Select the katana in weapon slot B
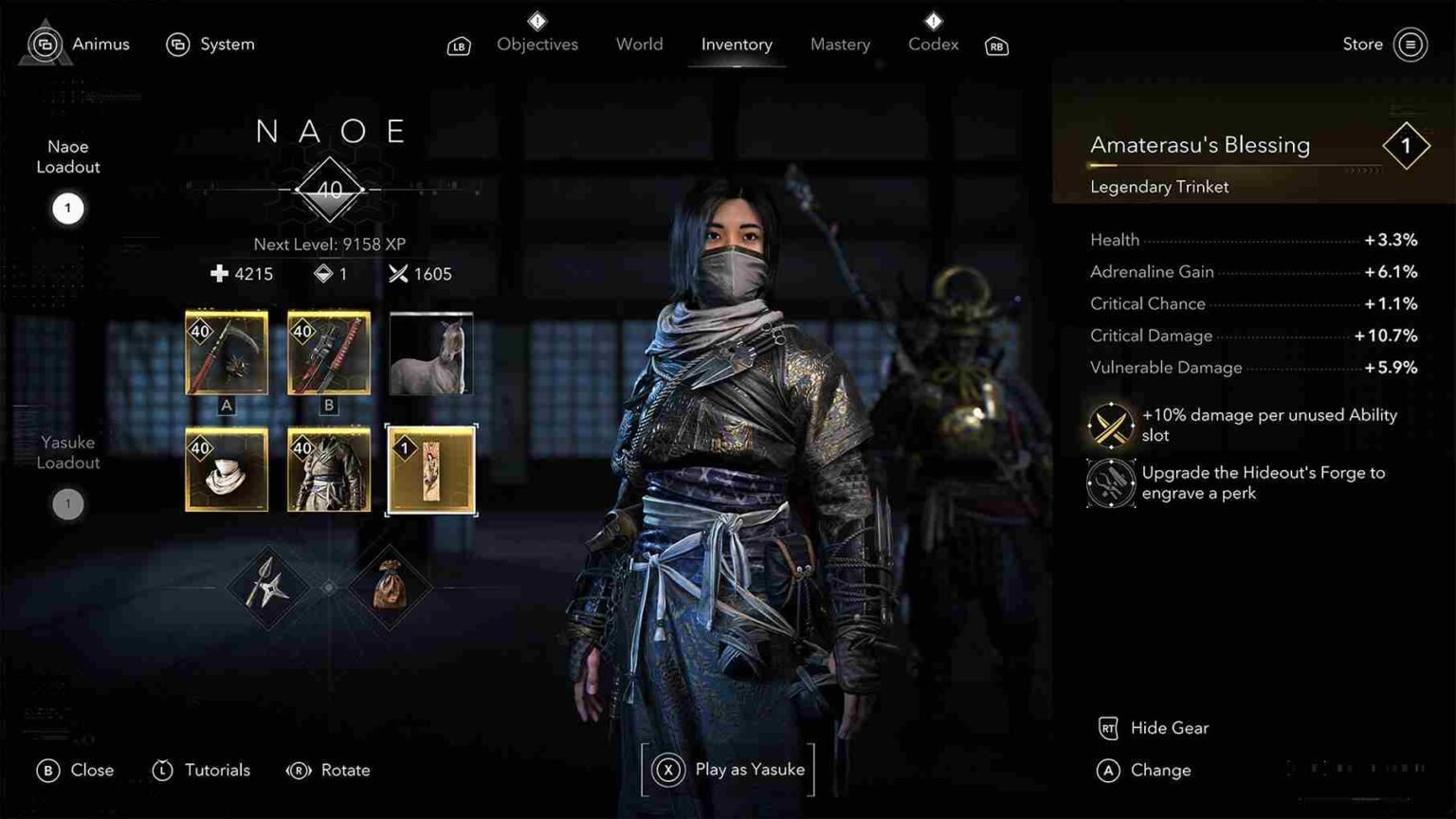 click(x=329, y=355)
